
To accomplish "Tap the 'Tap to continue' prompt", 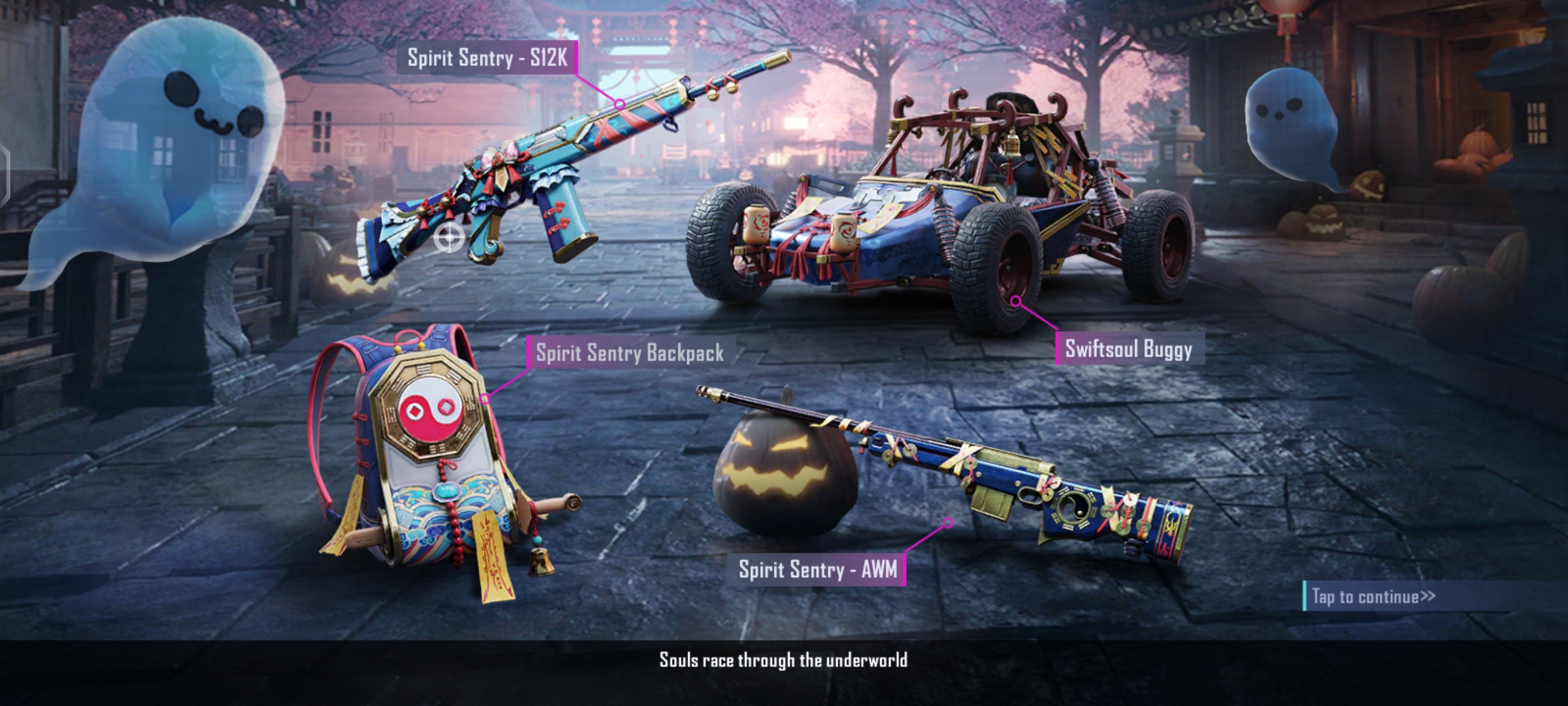I will [x=1373, y=596].
